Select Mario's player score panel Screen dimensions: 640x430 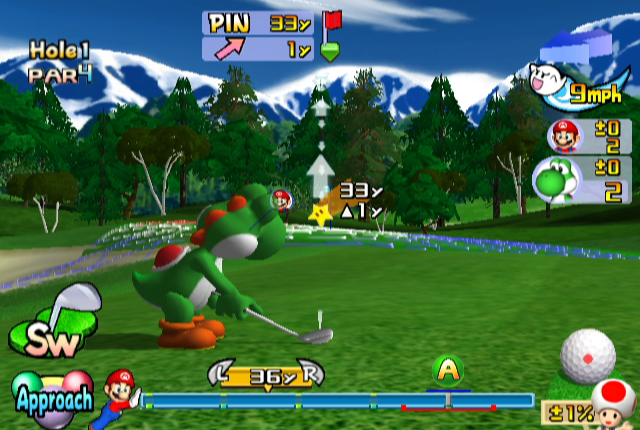pos(589,136)
